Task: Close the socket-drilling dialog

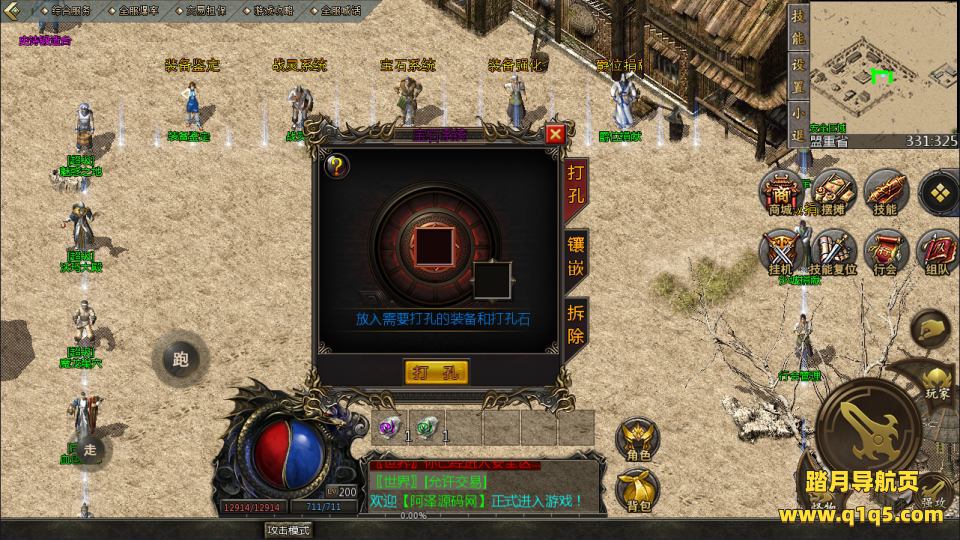Action: (555, 133)
